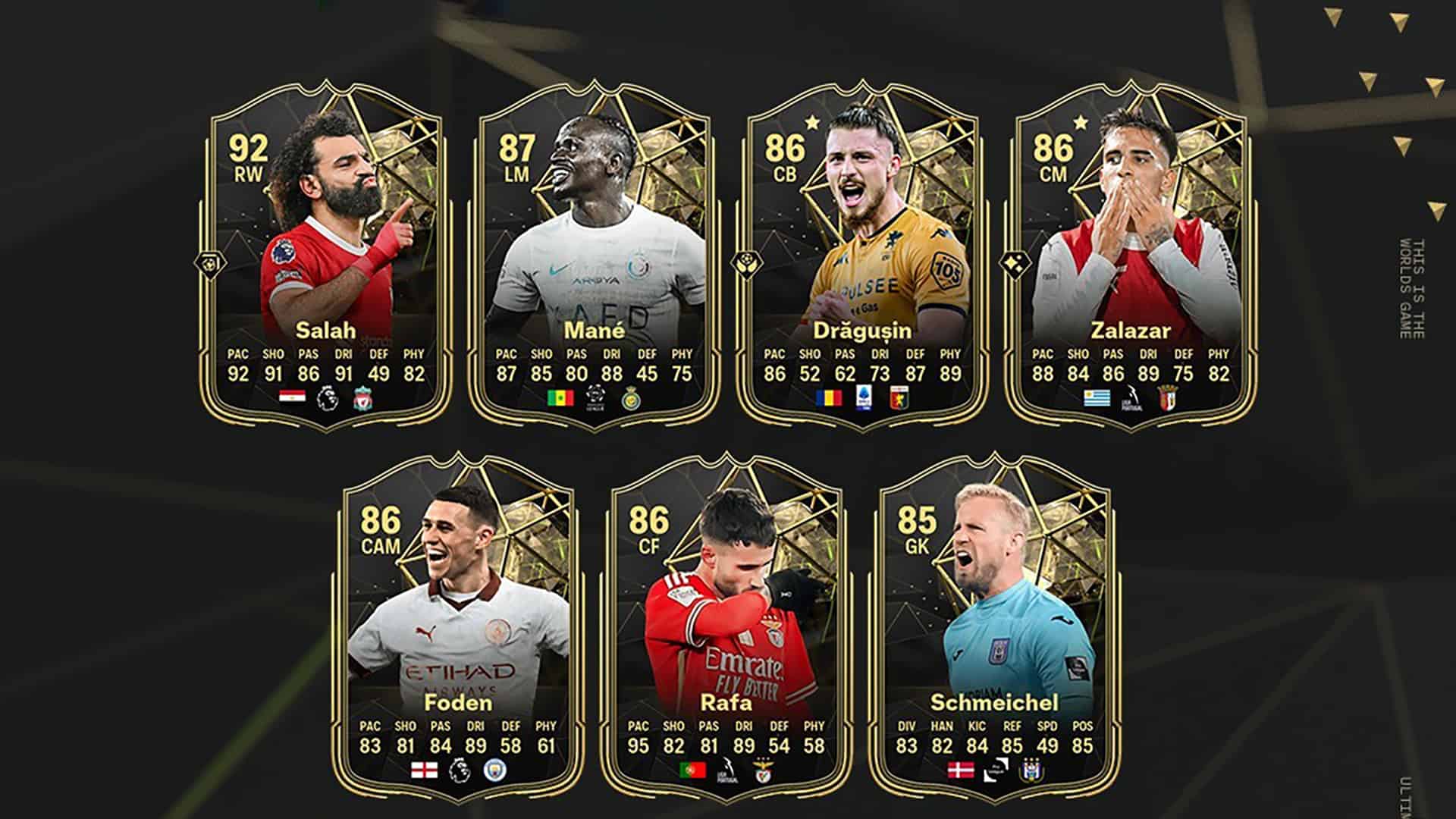Viewport: 1456px width, 819px height.
Task: Select the Senegal flag on Mané's card
Action: 560,397
